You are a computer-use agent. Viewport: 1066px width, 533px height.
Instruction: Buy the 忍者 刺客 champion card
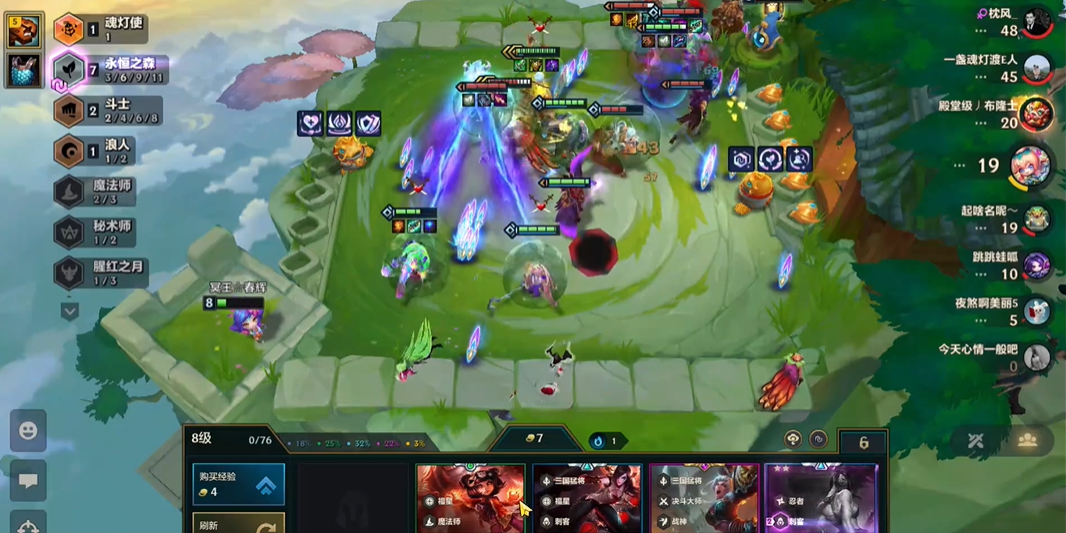tap(820, 498)
